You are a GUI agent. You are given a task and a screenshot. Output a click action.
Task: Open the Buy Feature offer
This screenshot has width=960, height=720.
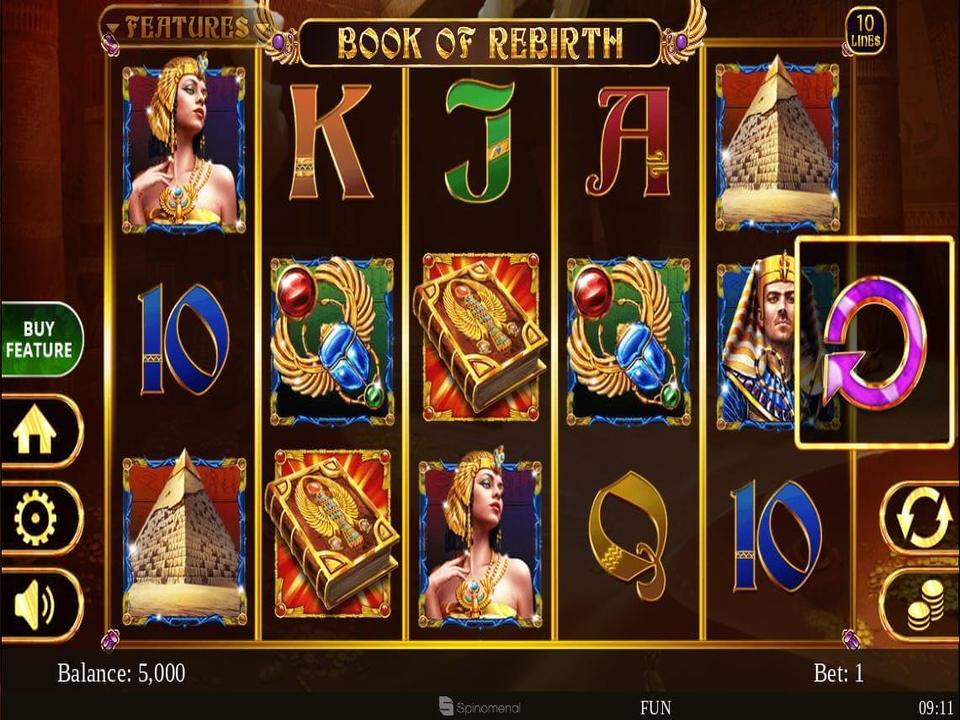click(x=40, y=340)
